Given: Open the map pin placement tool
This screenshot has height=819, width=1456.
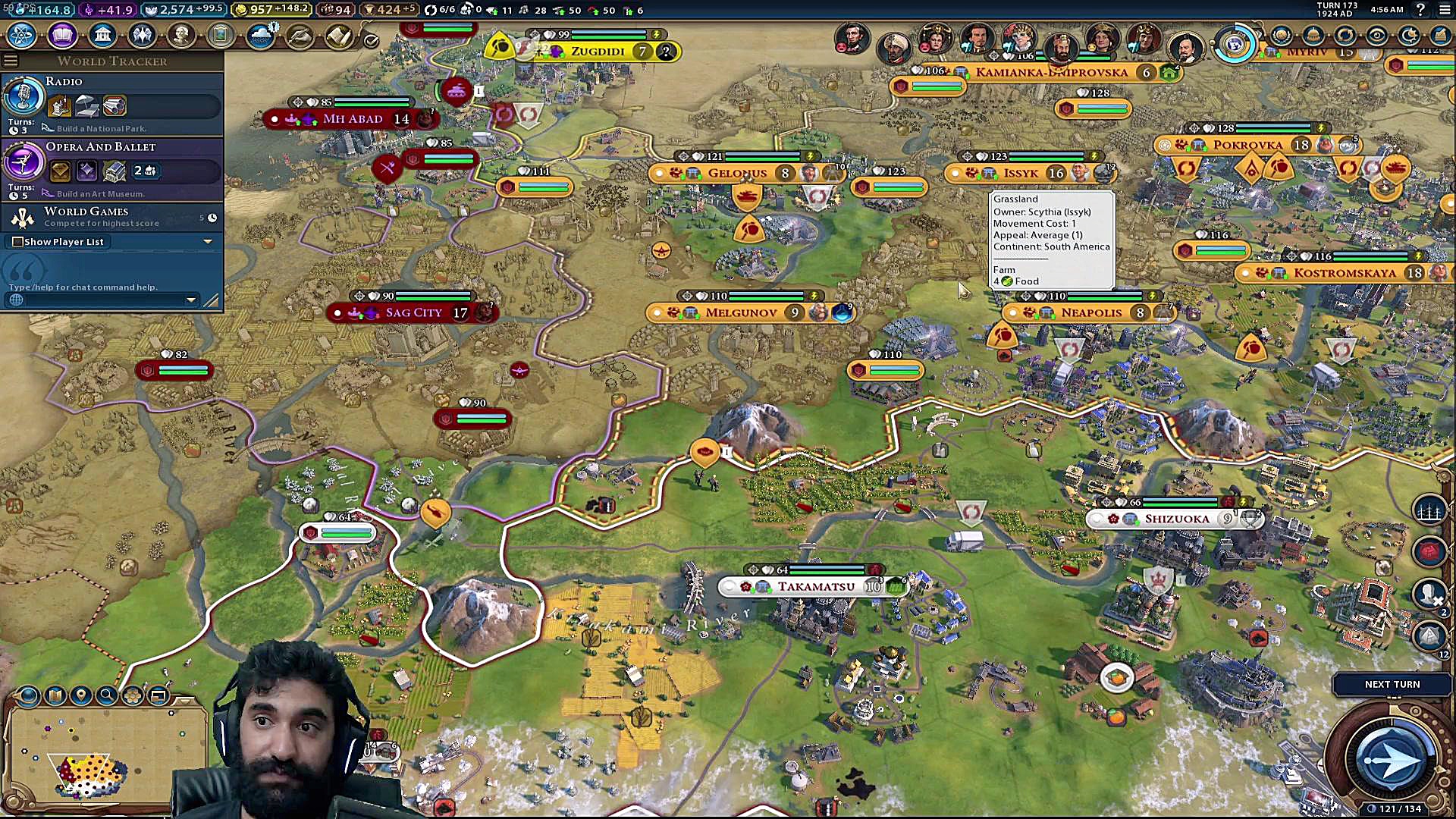Looking at the screenshot, I should 81,695.
